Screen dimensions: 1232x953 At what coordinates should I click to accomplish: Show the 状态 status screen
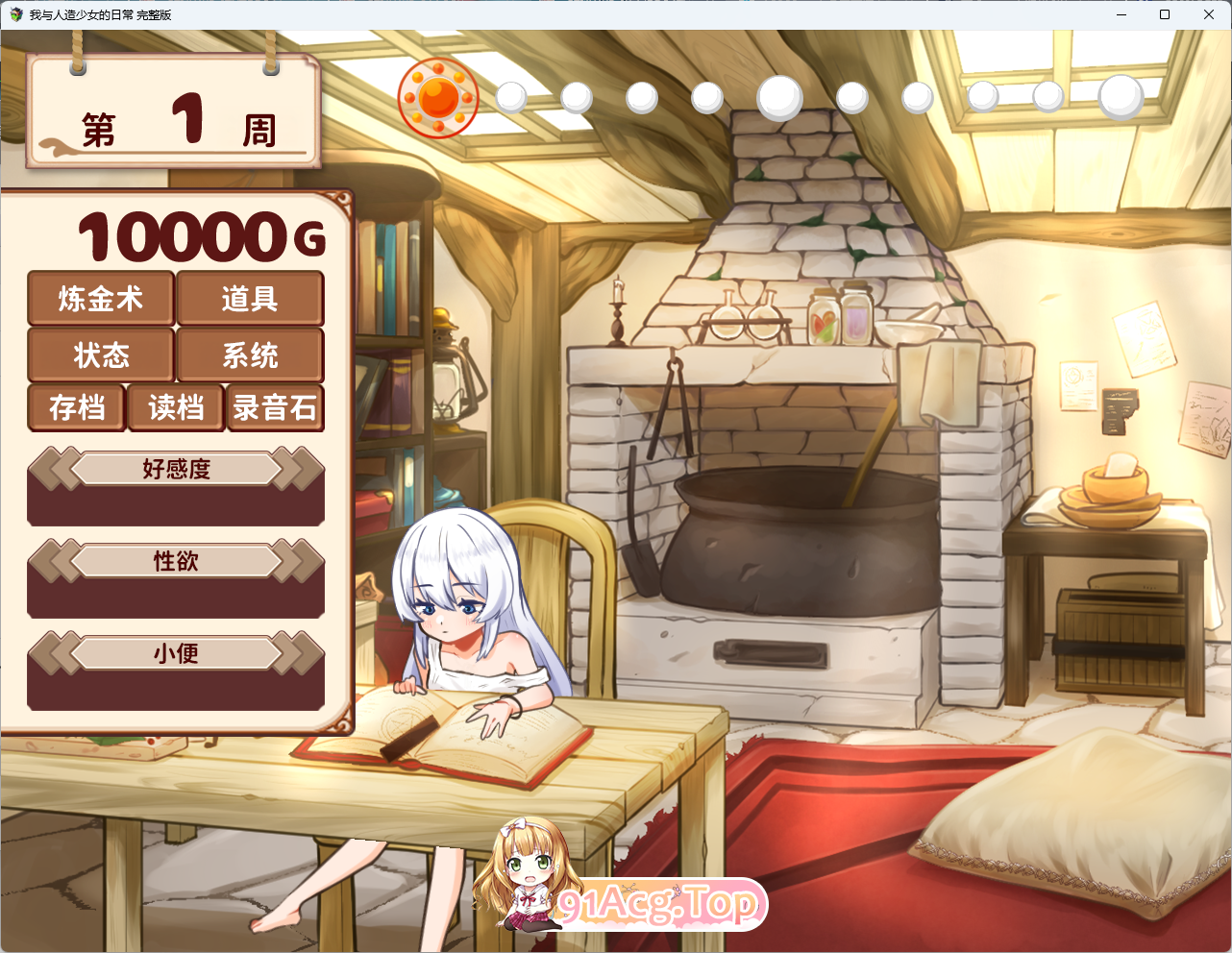coord(101,355)
